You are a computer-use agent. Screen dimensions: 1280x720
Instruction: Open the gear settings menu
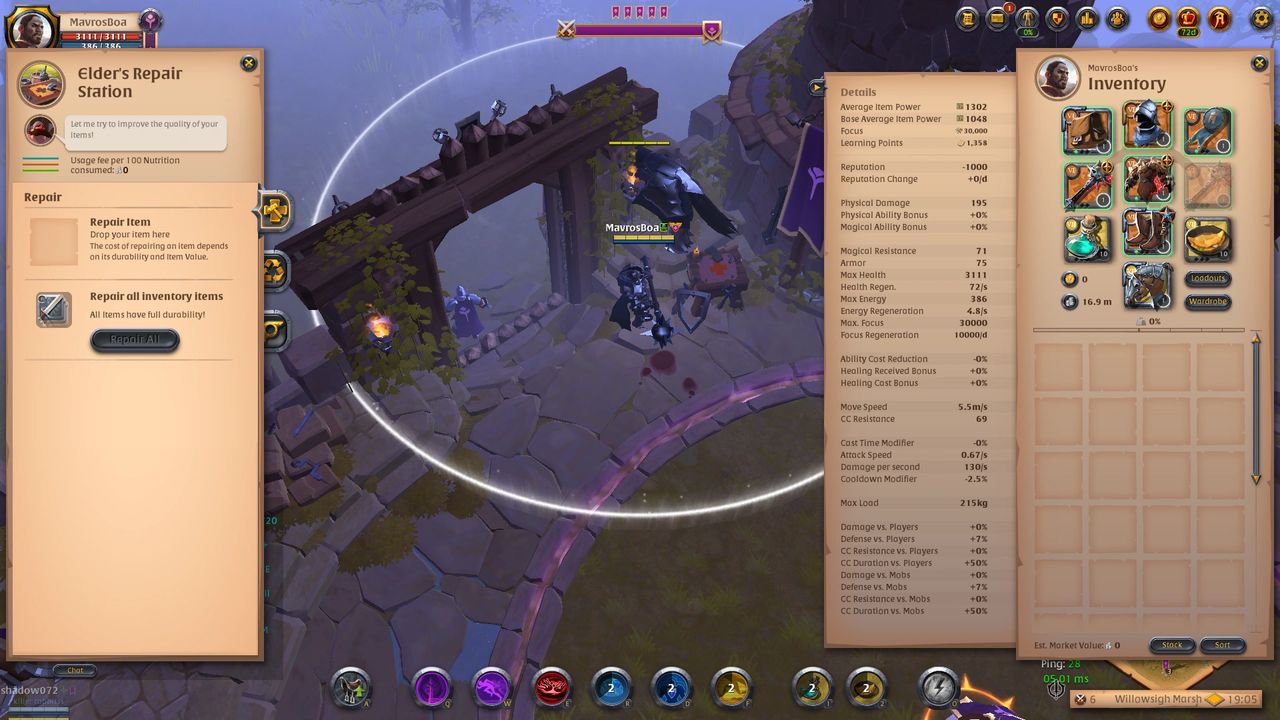1261,19
